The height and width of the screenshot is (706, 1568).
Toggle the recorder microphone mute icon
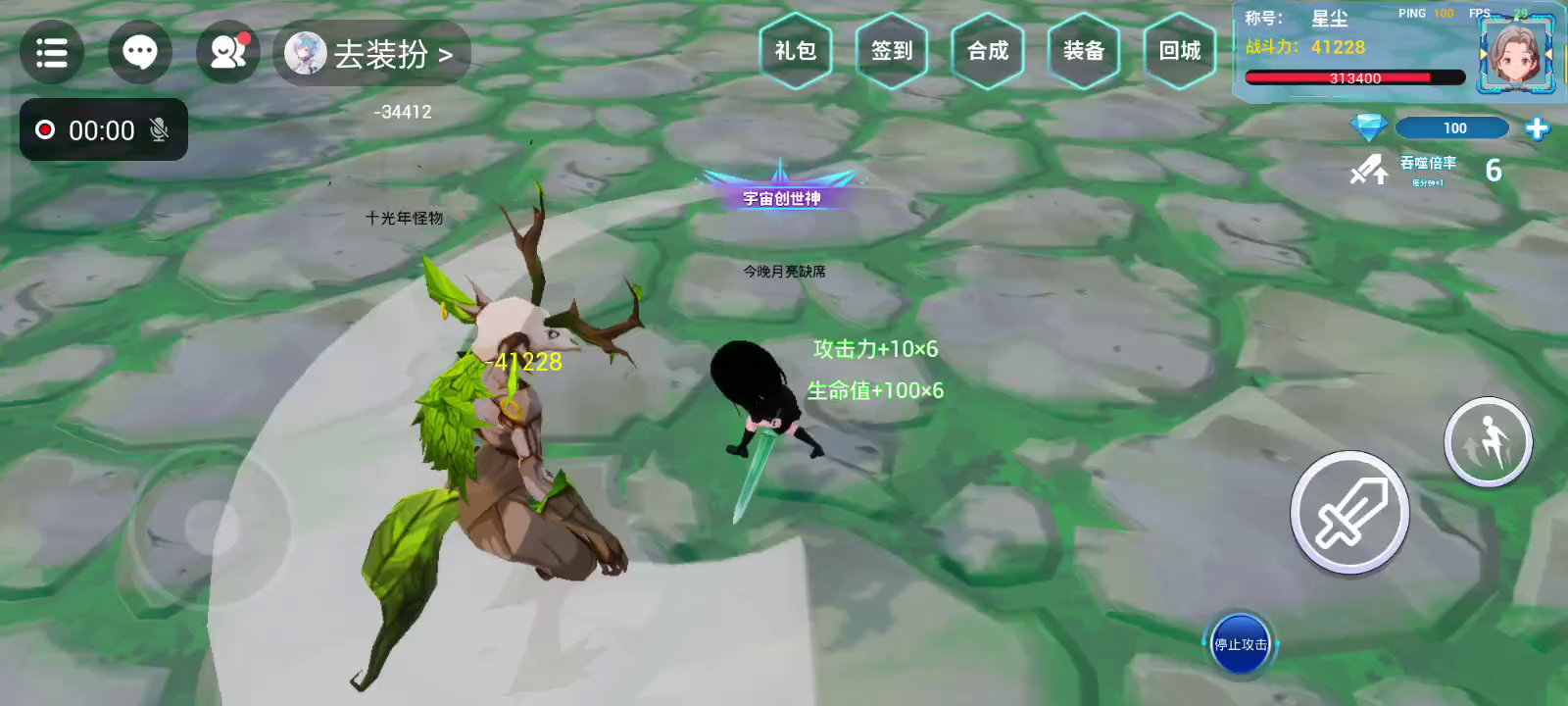159,129
